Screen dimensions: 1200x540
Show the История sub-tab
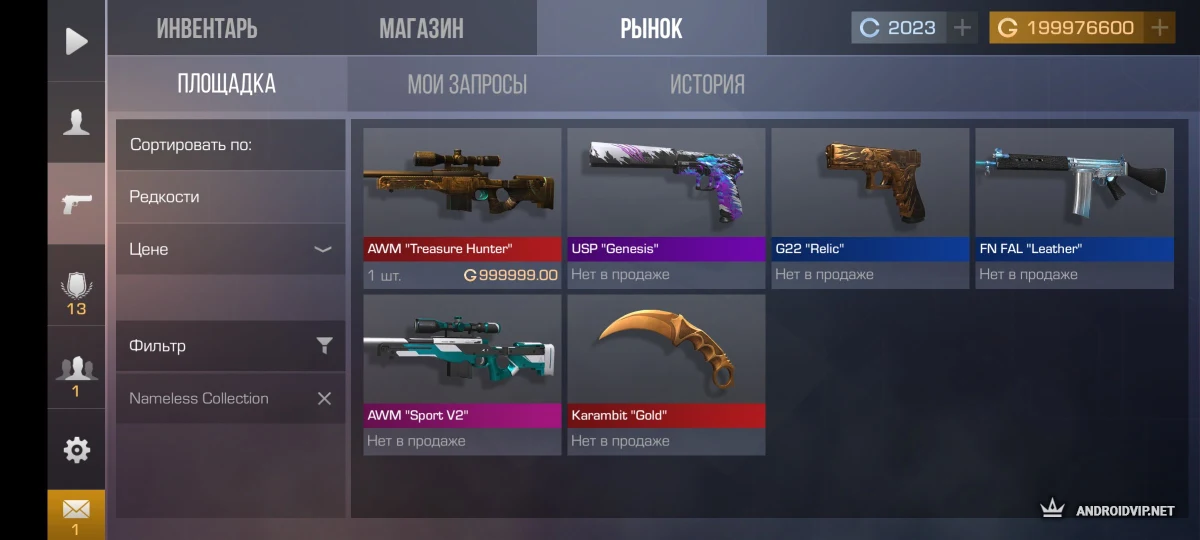click(x=707, y=84)
